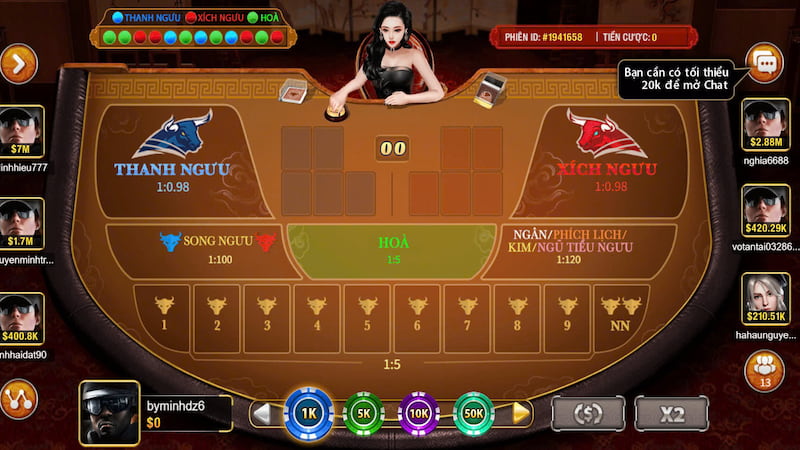Open byminhdz6 player profile avatar
This screenshot has width=800, height=450.
tap(109, 410)
